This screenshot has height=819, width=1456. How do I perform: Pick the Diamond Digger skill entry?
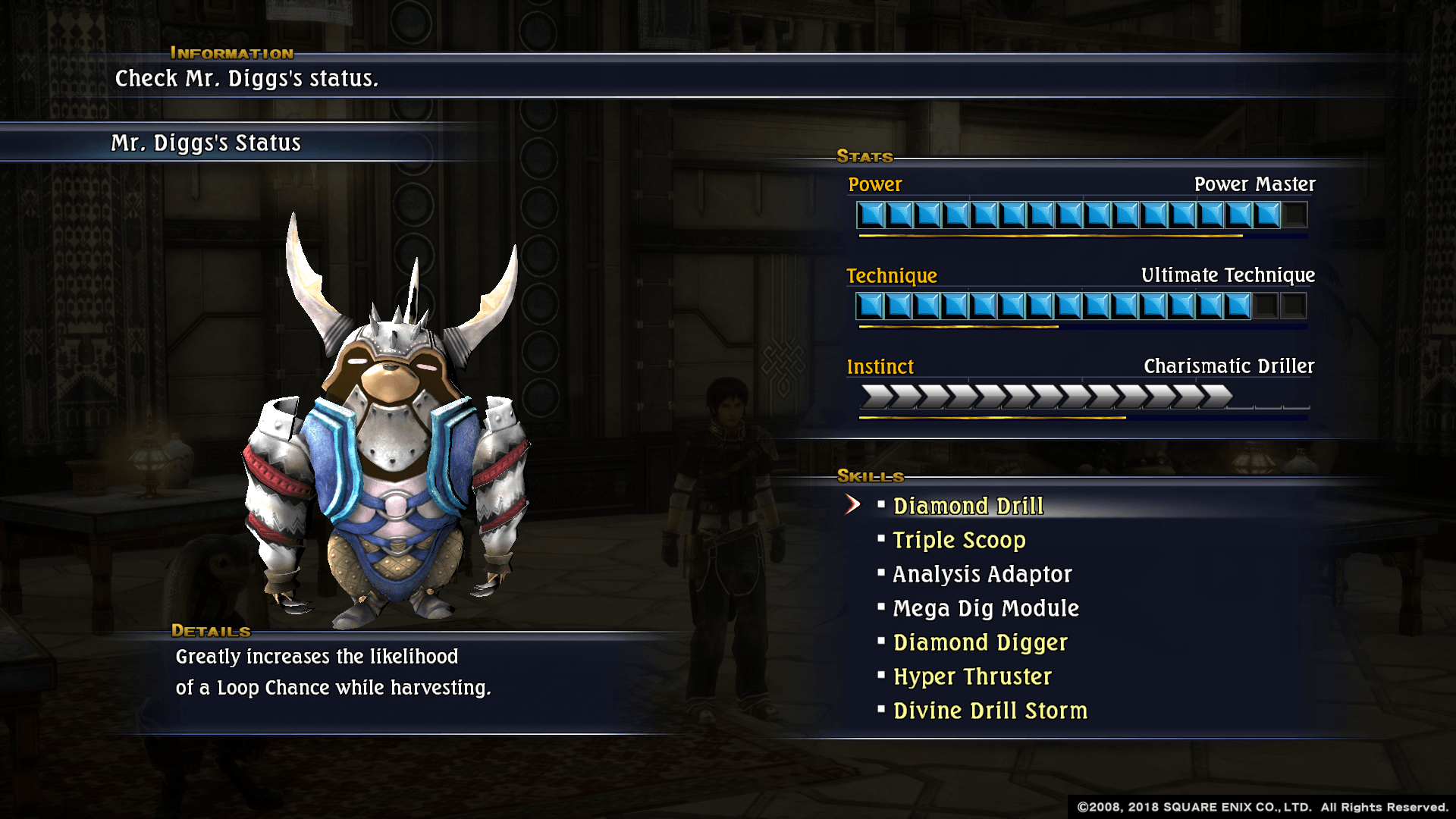(980, 642)
